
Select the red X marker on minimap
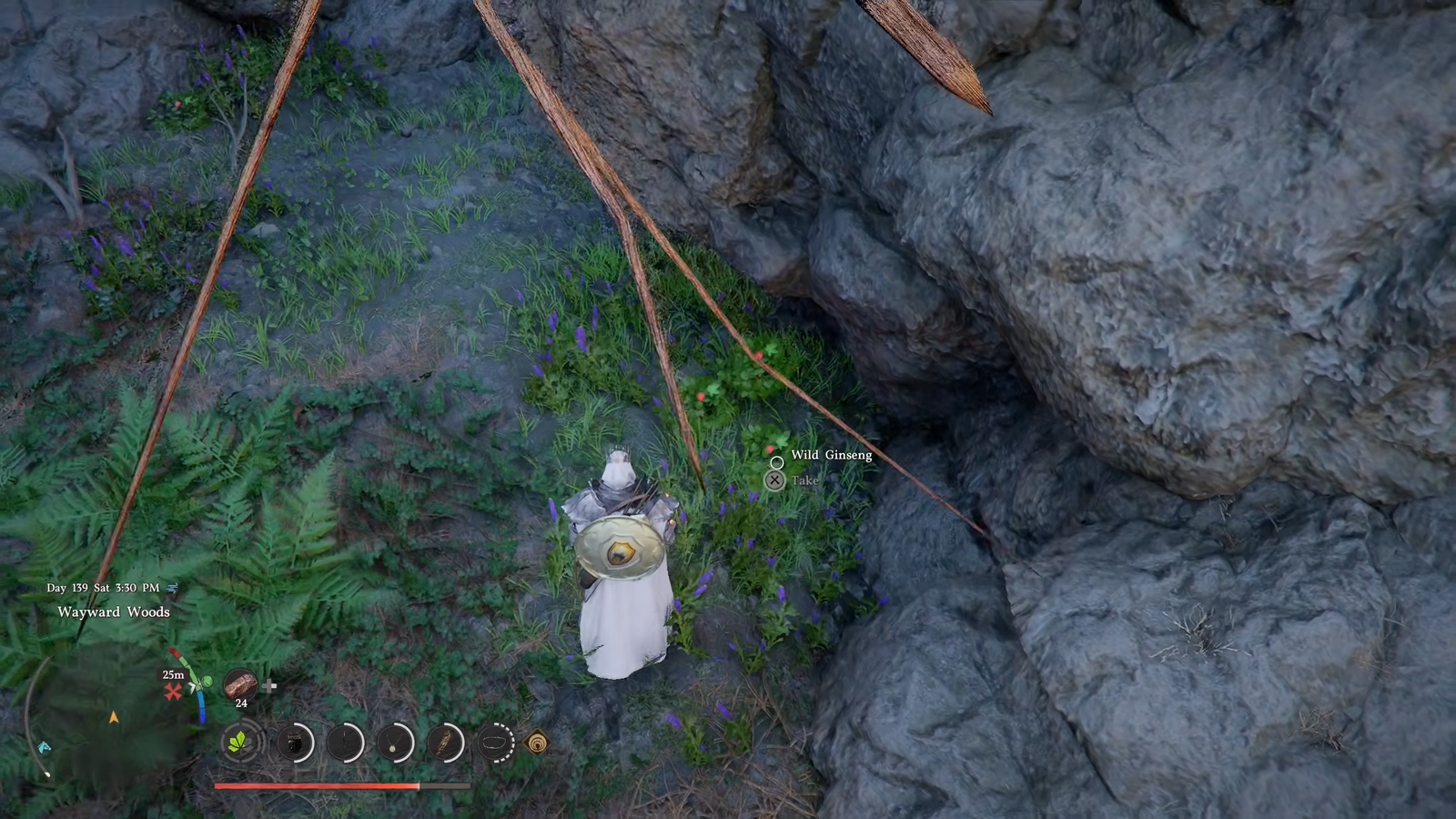[172, 693]
